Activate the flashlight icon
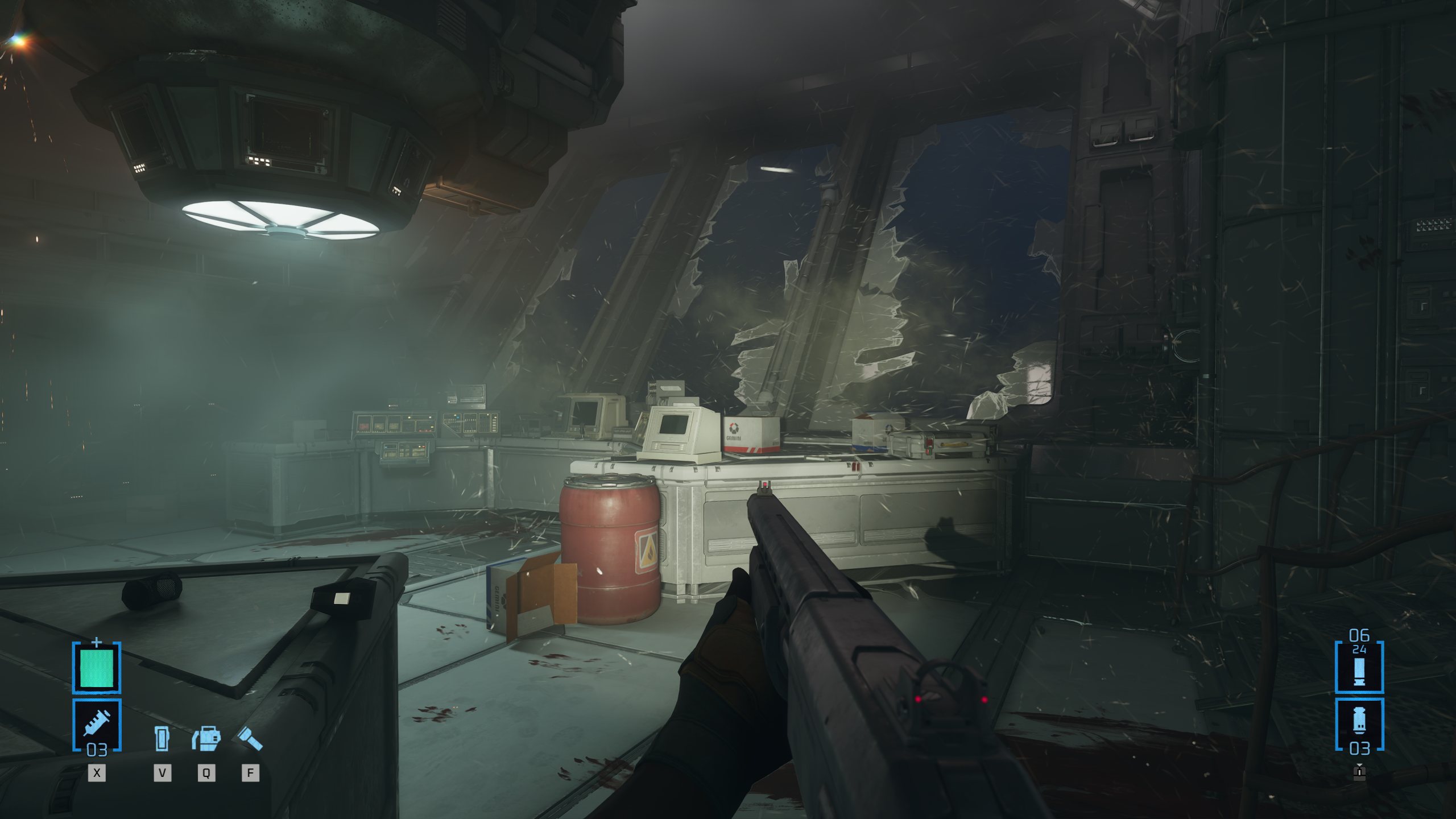This screenshot has width=1456, height=819. click(249, 739)
